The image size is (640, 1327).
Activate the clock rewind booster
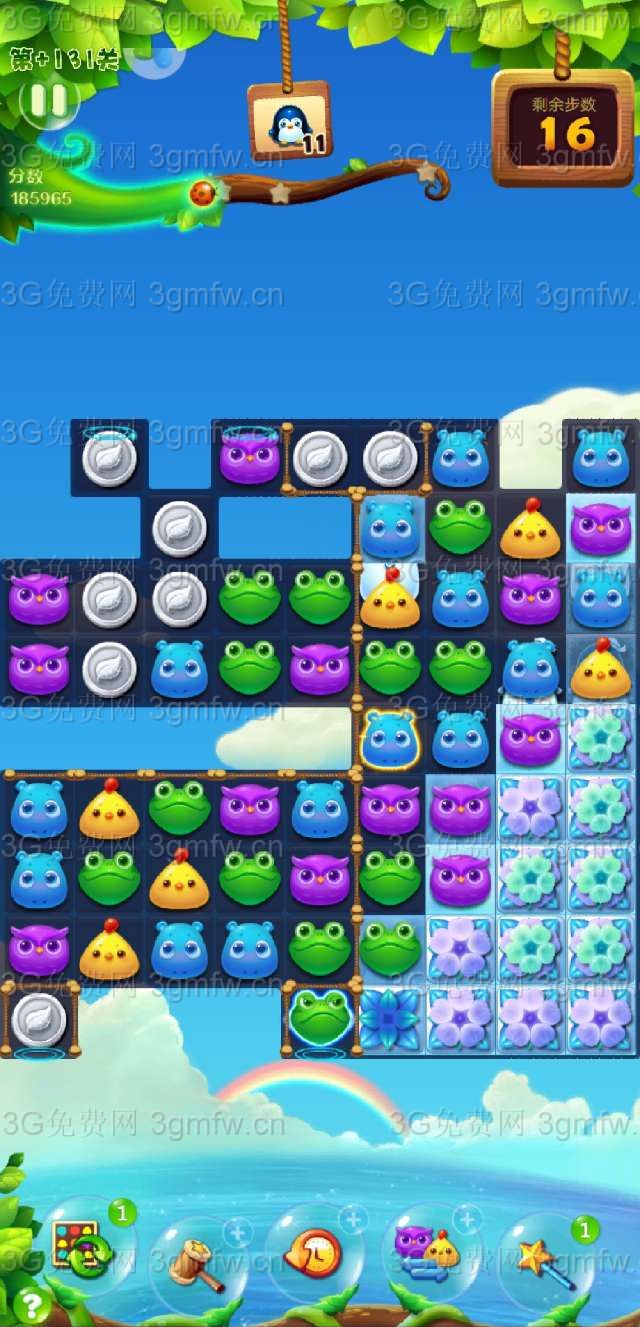click(x=312, y=1251)
